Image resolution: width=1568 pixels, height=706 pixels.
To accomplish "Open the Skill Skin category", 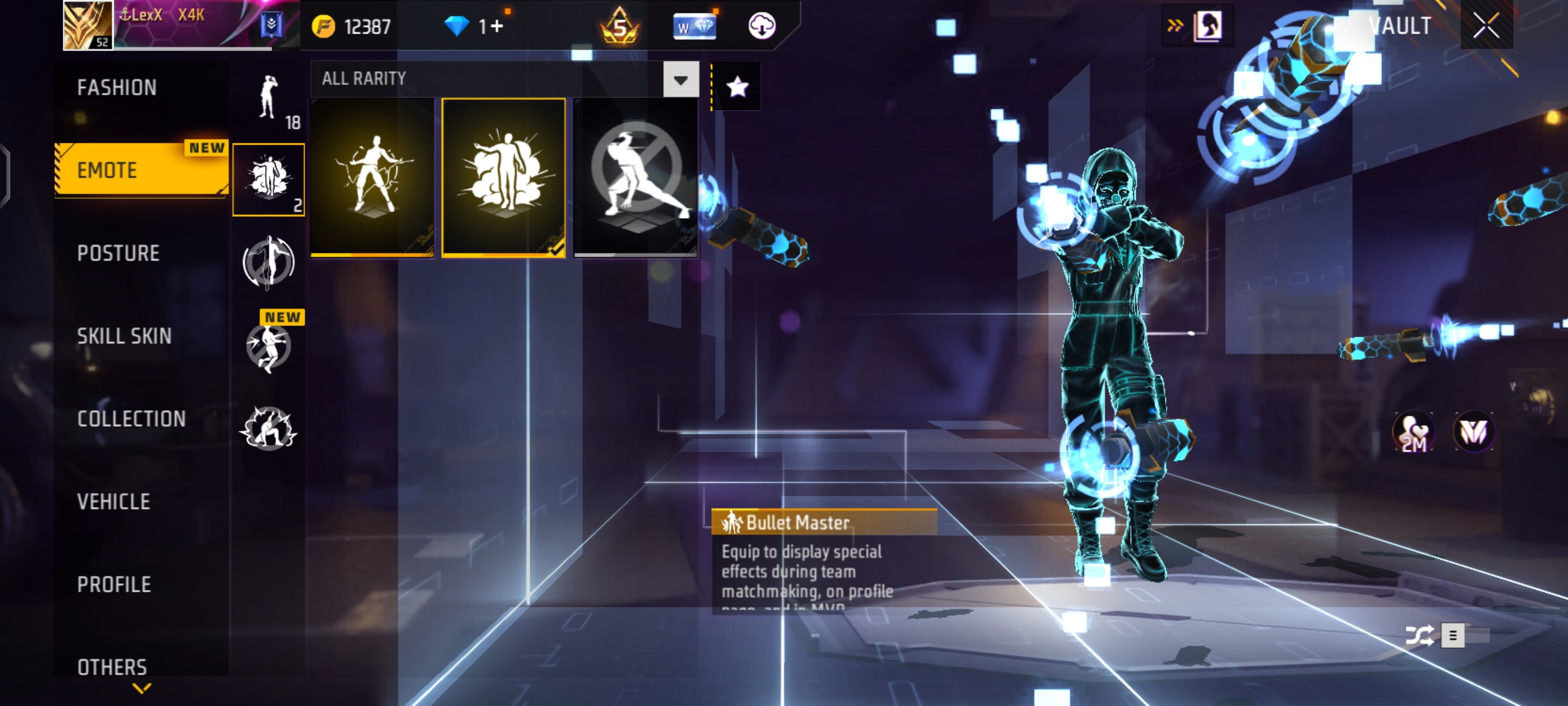I will (124, 336).
